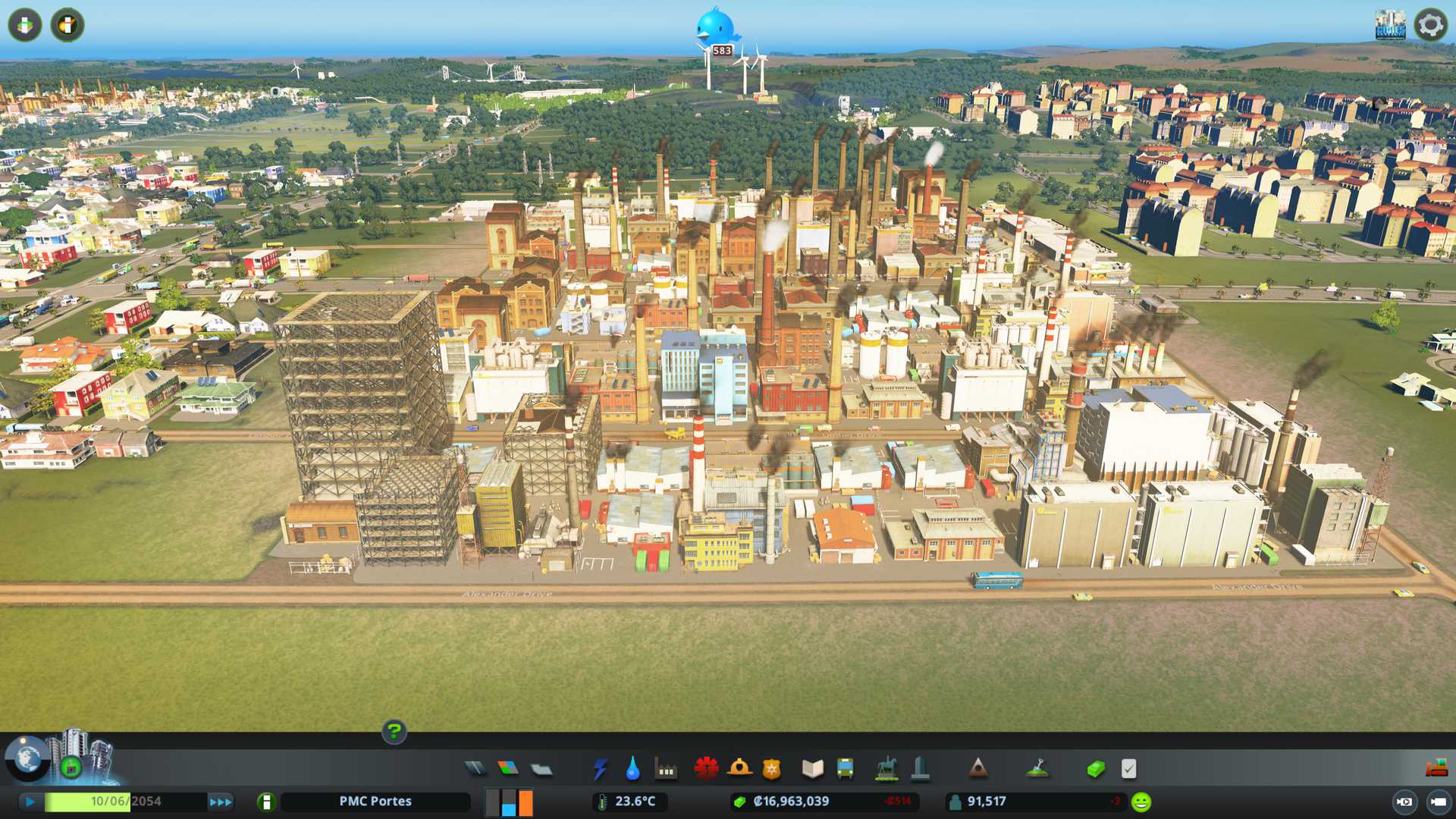Show Water and Sewage options

[x=632, y=769]
